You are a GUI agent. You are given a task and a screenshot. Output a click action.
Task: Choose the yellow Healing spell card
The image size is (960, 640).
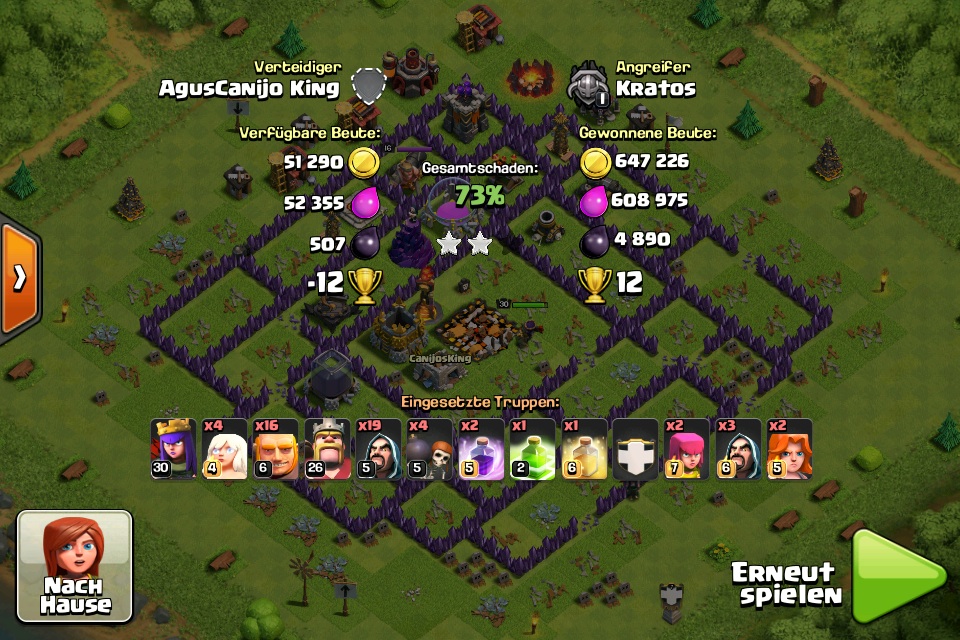584,448
